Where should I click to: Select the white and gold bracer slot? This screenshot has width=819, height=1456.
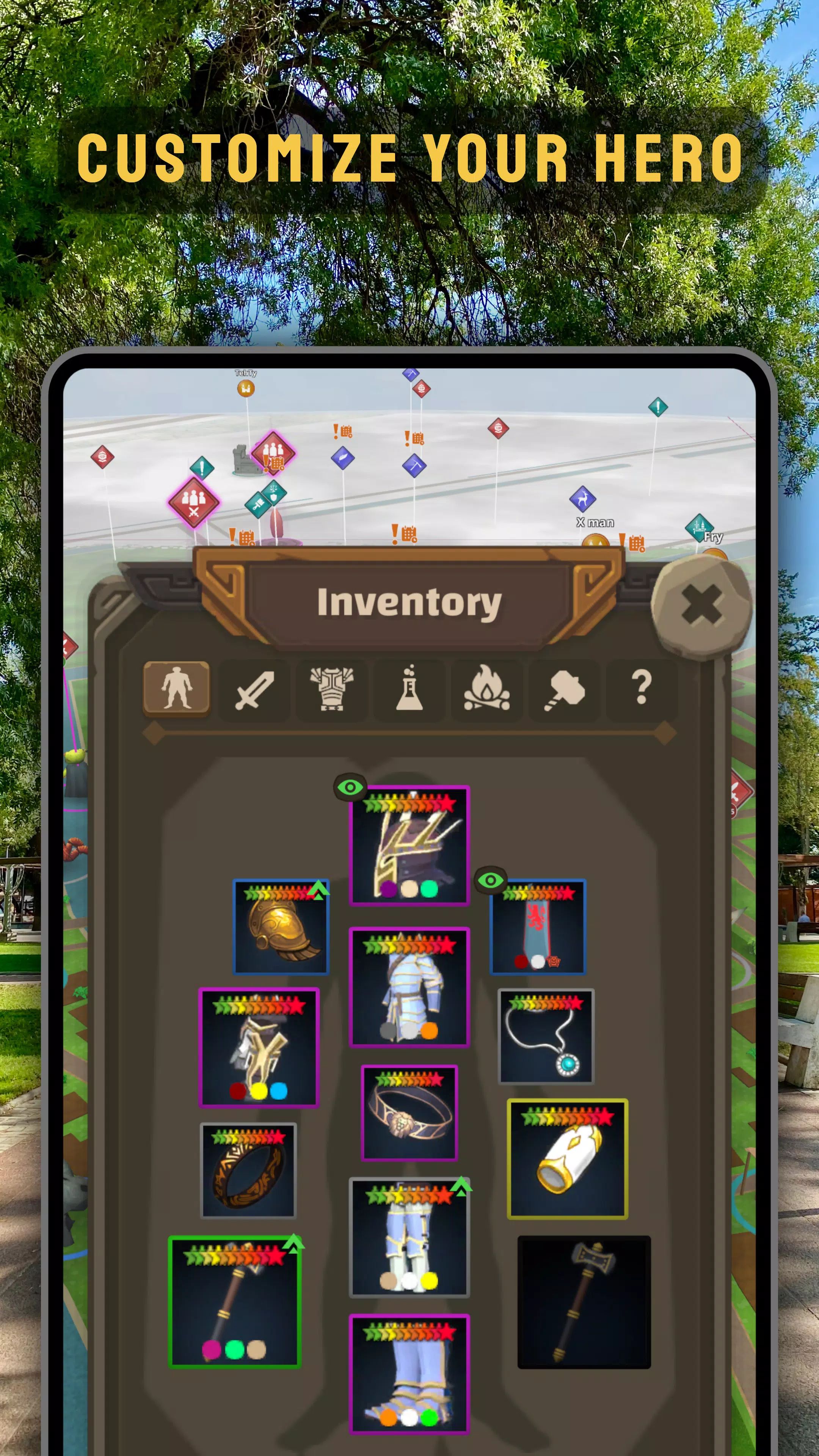[568, 1159]
